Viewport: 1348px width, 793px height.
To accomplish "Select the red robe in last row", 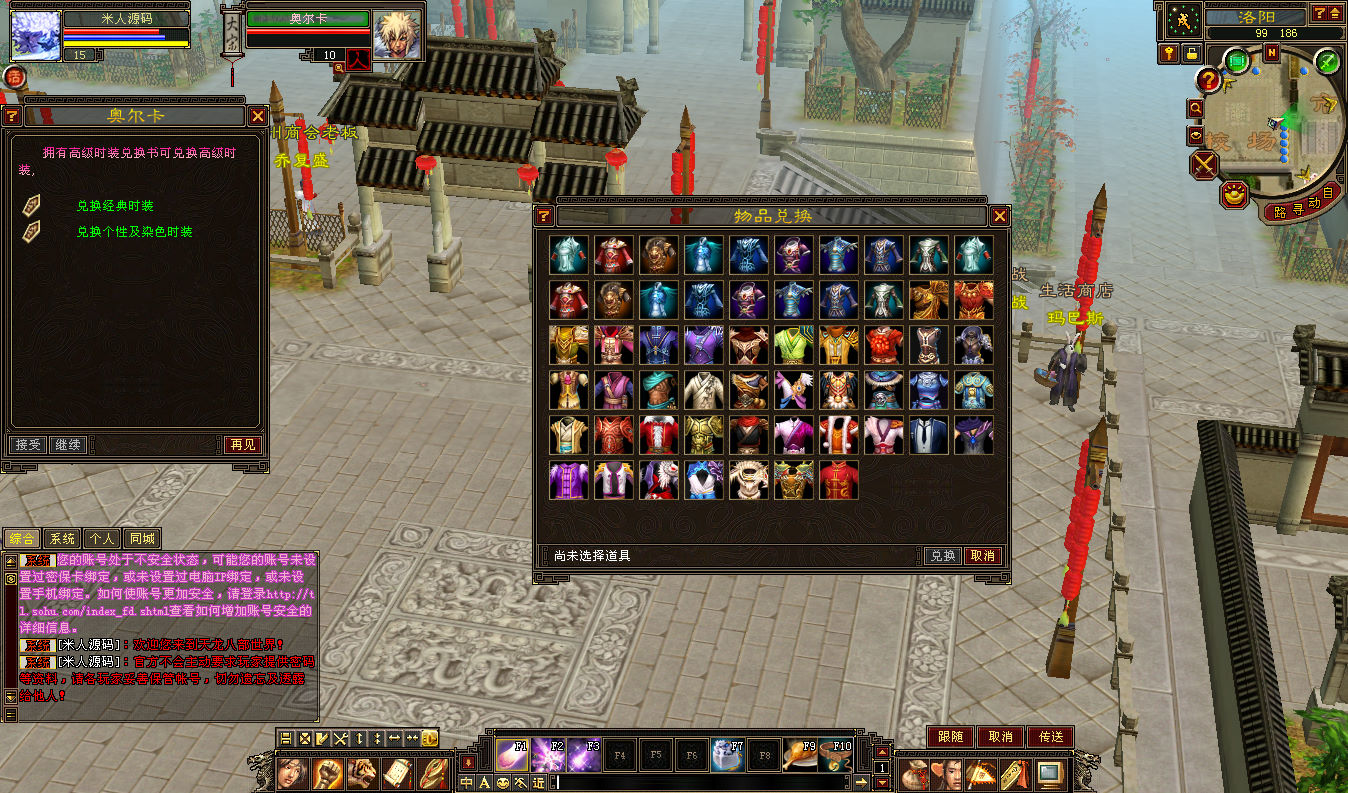I will [x=838, y=480].
